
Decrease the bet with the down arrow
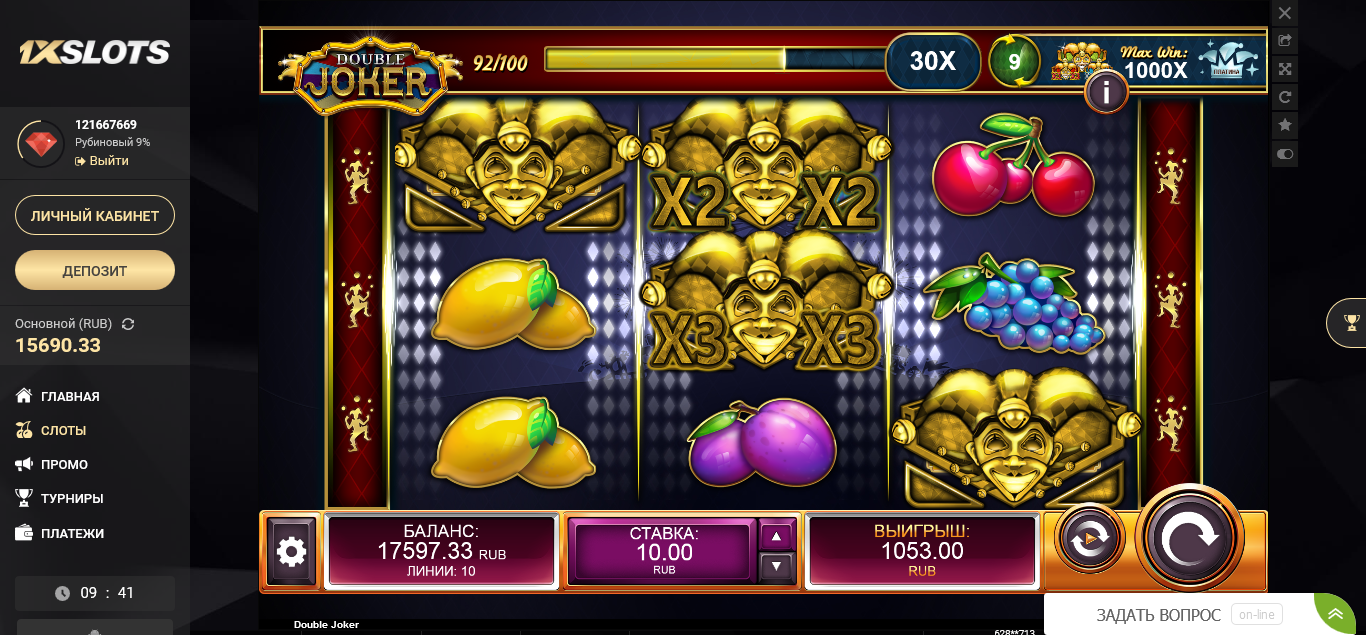(777, 567)
